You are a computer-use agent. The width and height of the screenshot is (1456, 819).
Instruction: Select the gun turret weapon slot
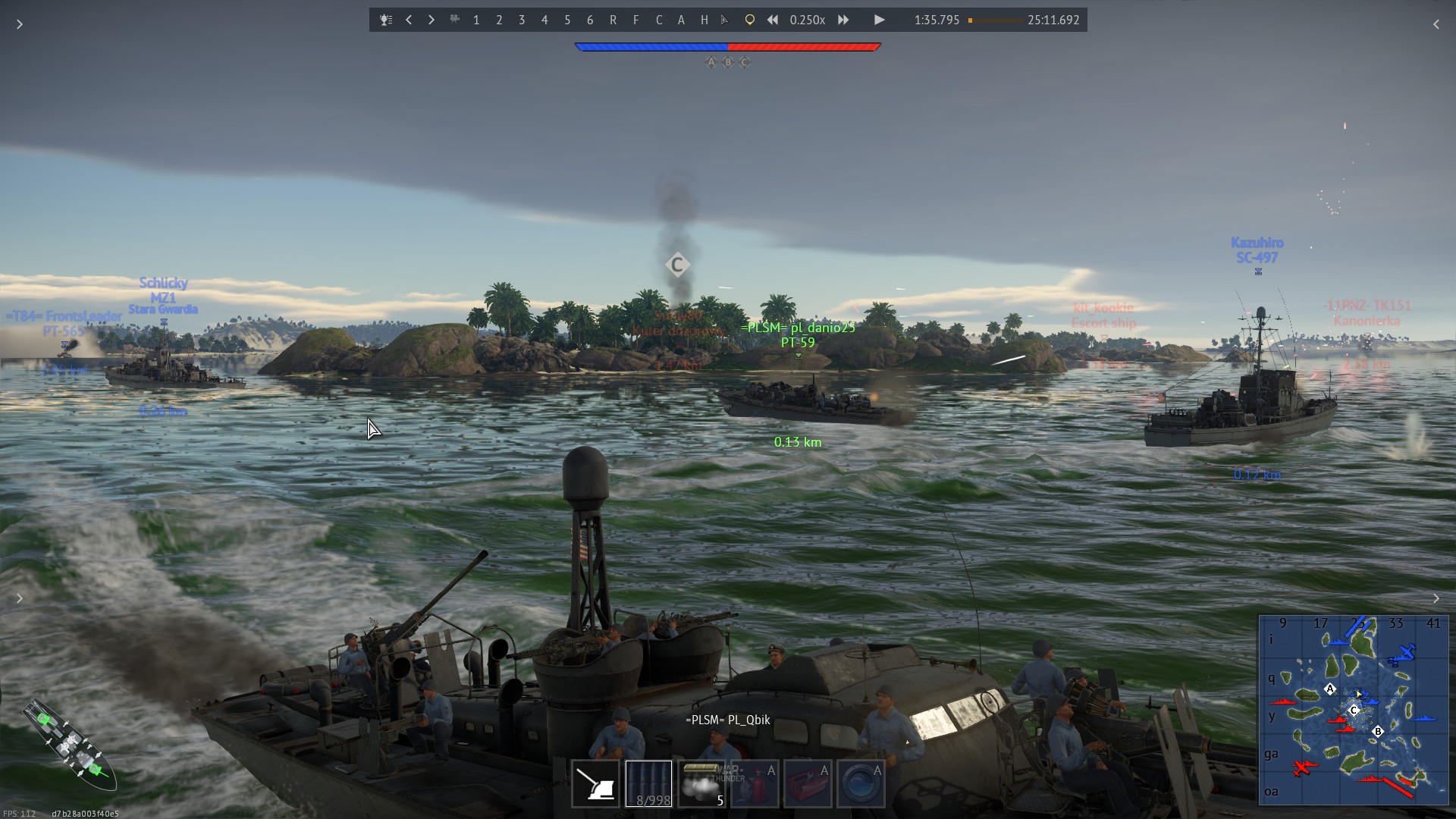[595, 783]
